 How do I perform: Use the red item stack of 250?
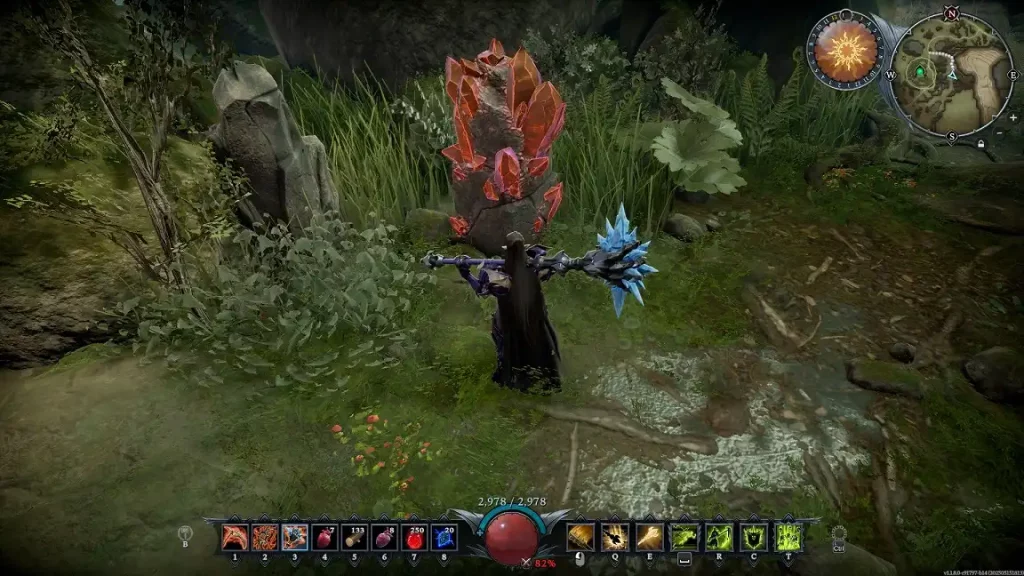point(414,538)
